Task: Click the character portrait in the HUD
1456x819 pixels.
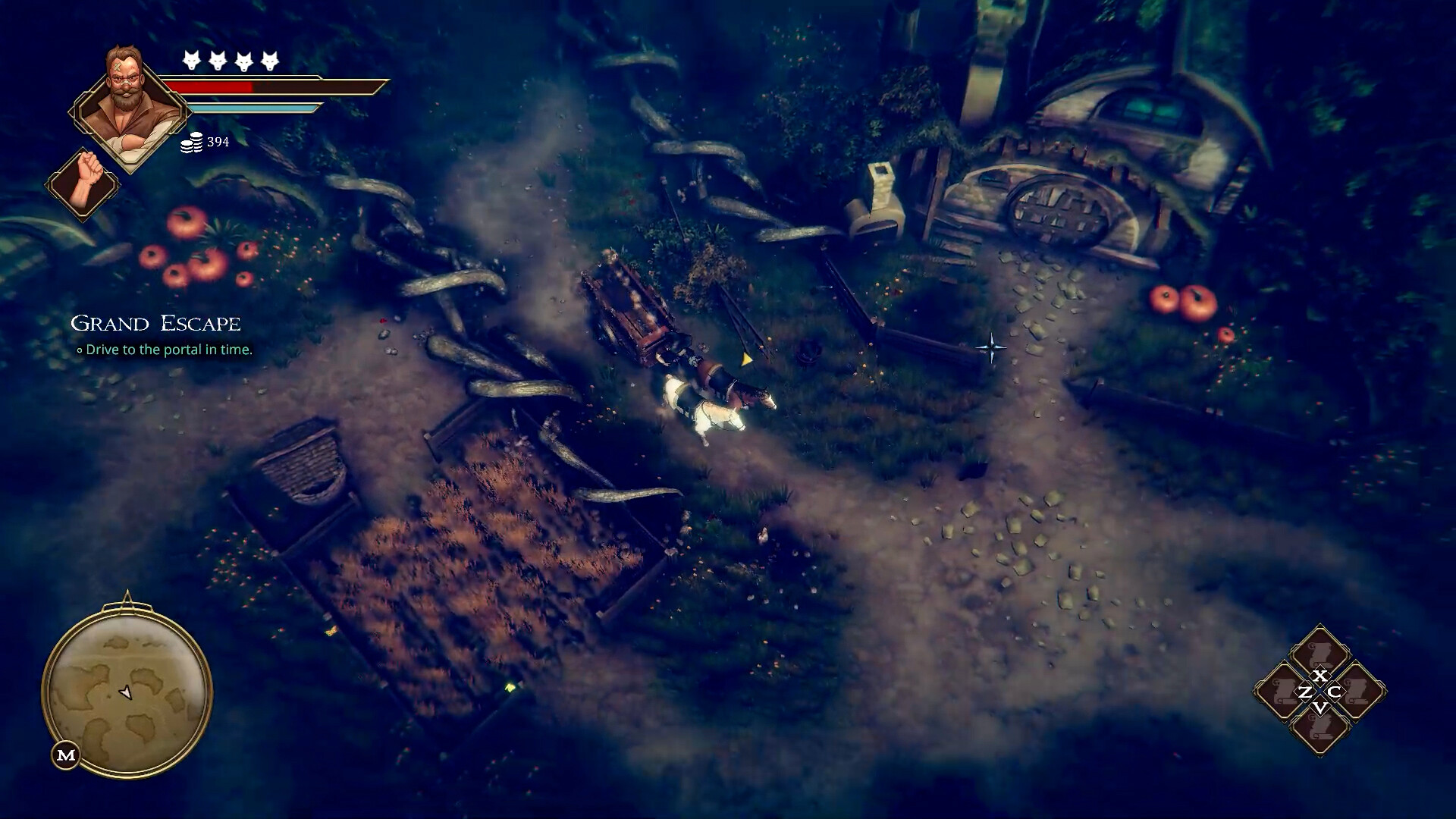Action: coord(127,102)
